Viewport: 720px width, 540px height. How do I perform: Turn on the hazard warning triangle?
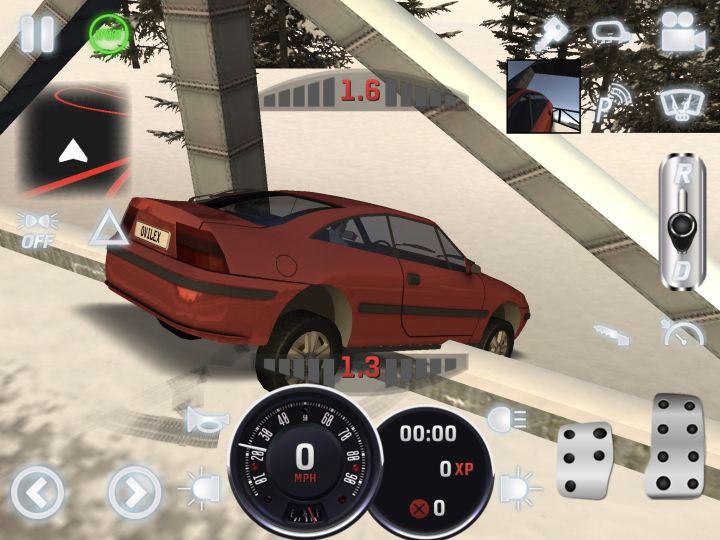click(x=105, y=228)
